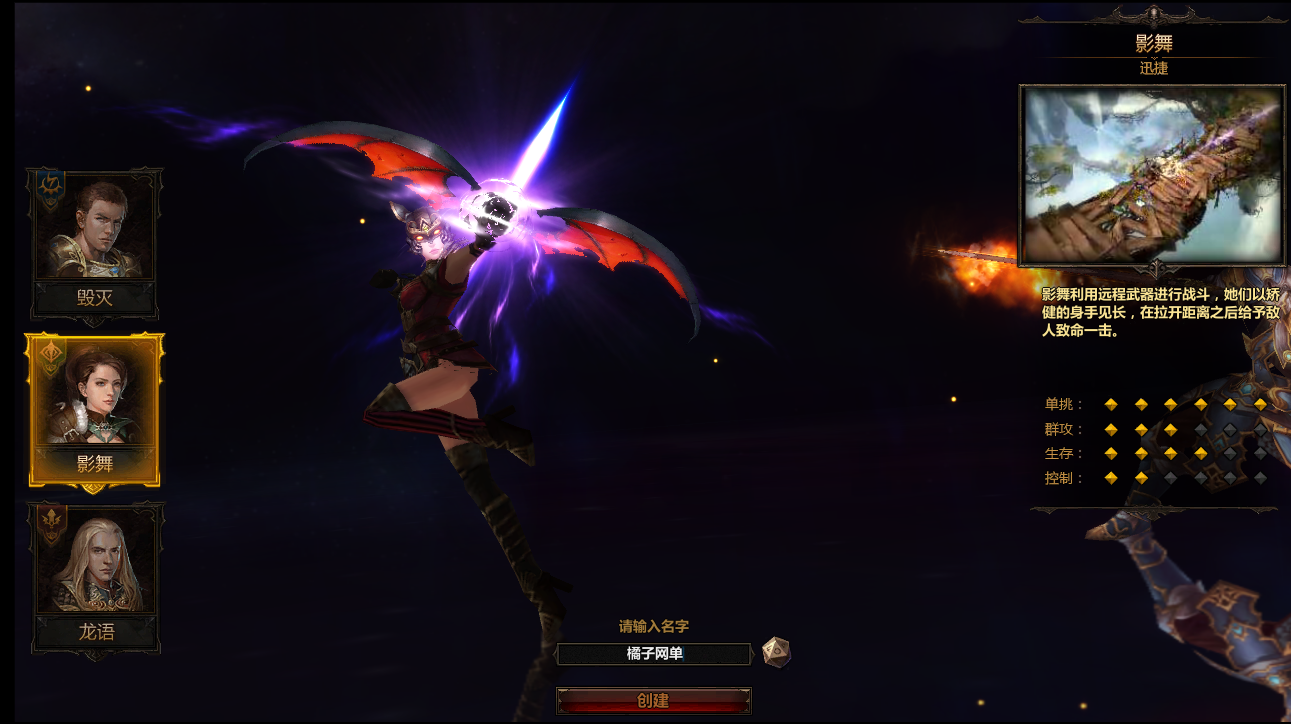This screenshot has height=724, width=1291.
Task: Click the name field showing 橘子网单
Action: [x=655, y=654]
